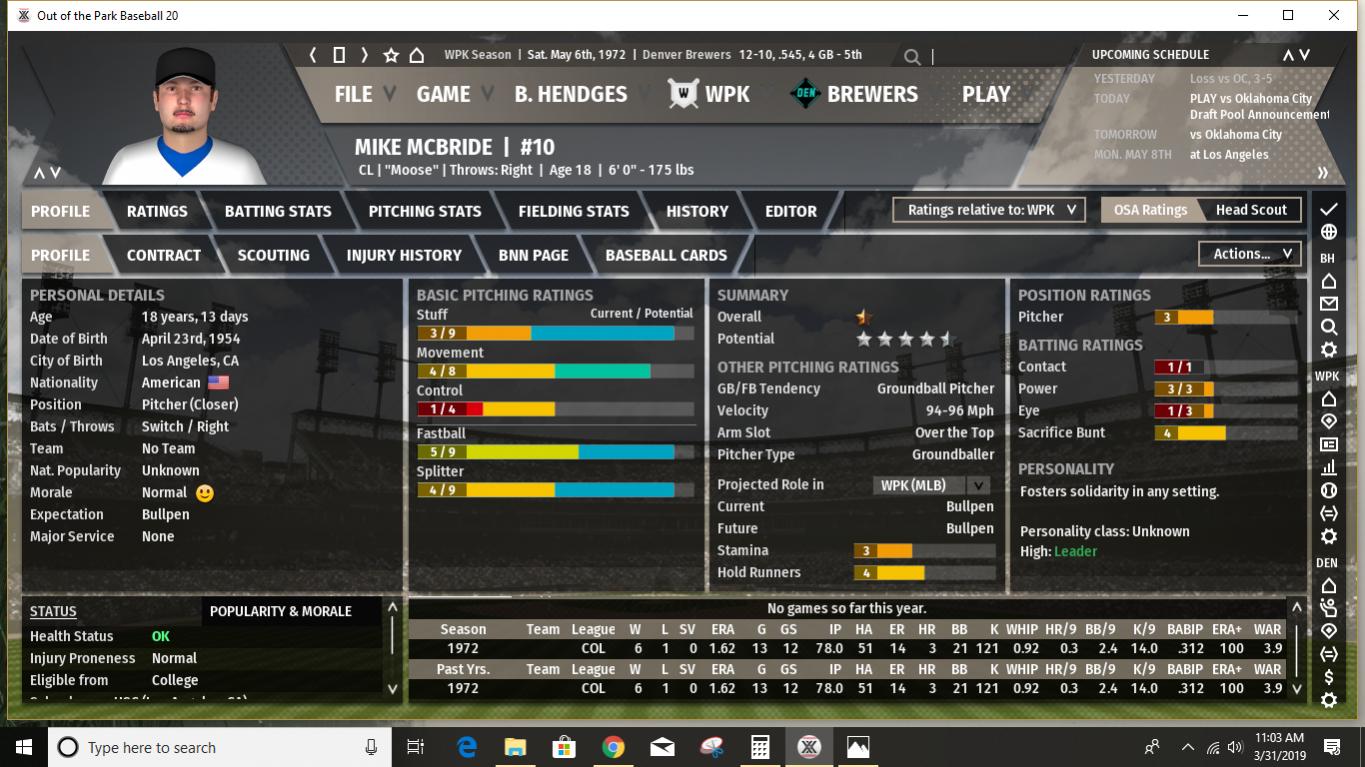Show the PITCHING STATS tab
The width and height of the screenshot is (1365, 767).
(x=425, y=211)
